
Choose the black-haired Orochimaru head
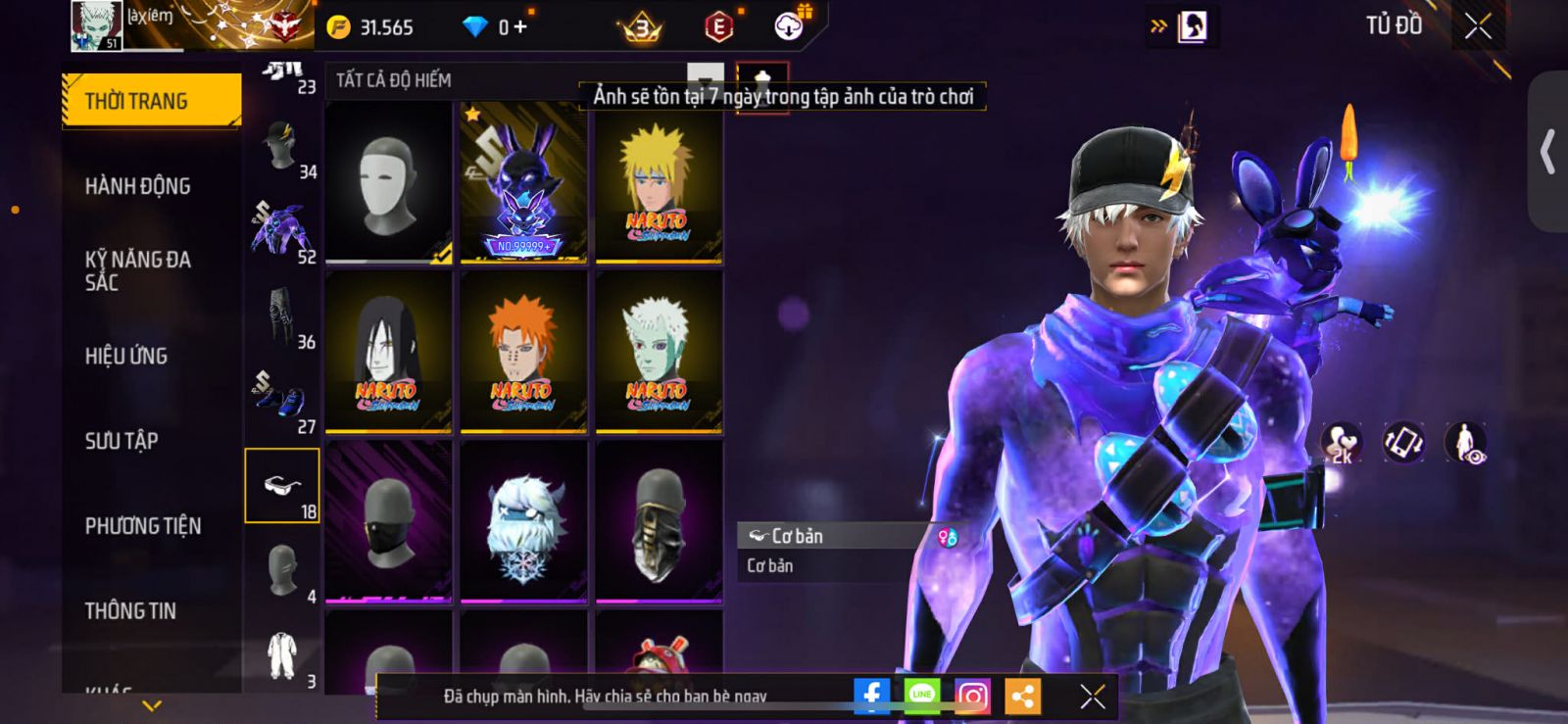click(388, 353)
